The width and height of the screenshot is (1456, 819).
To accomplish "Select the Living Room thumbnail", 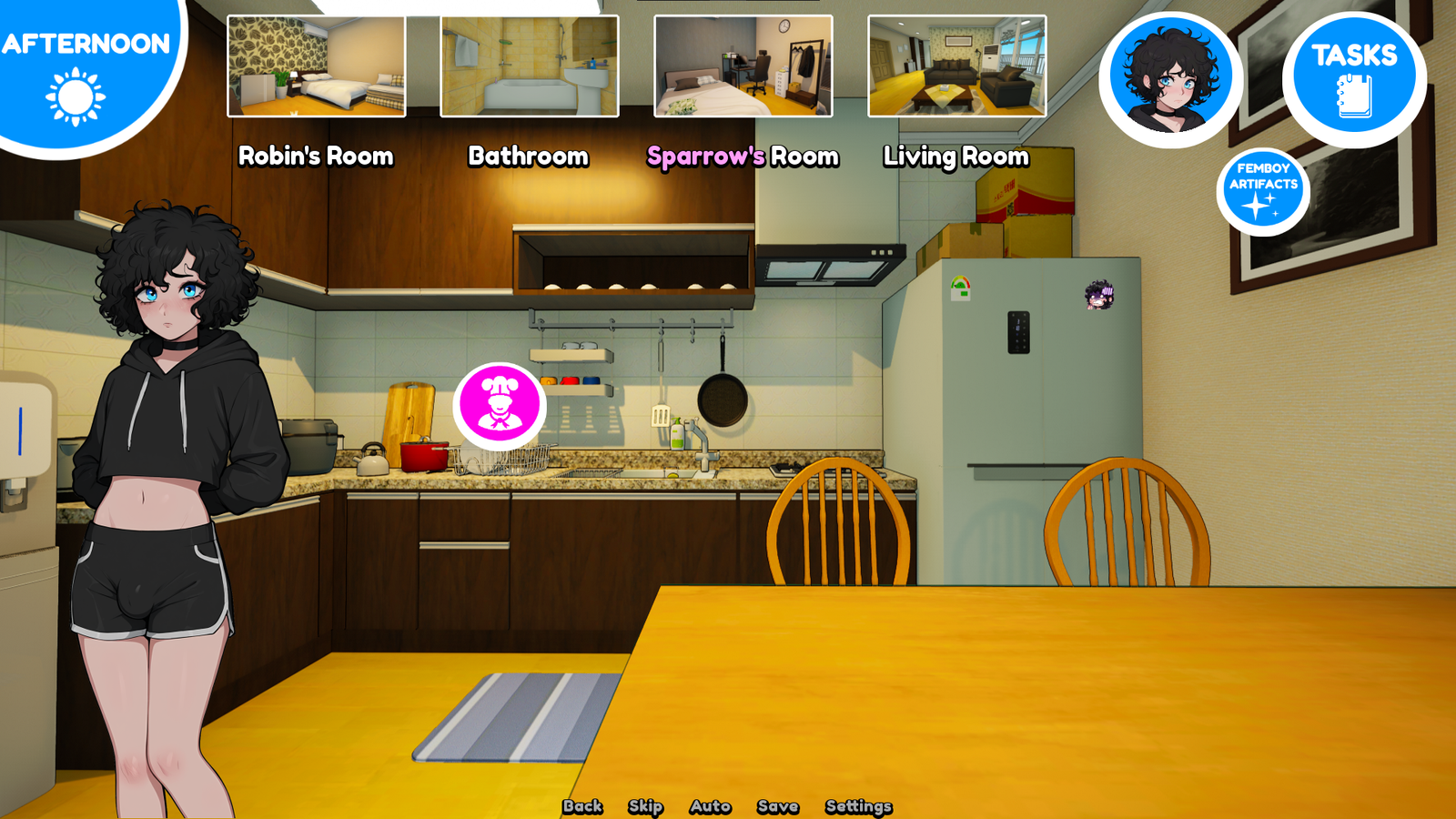I will pyautogui.click(x=955, y=66).
